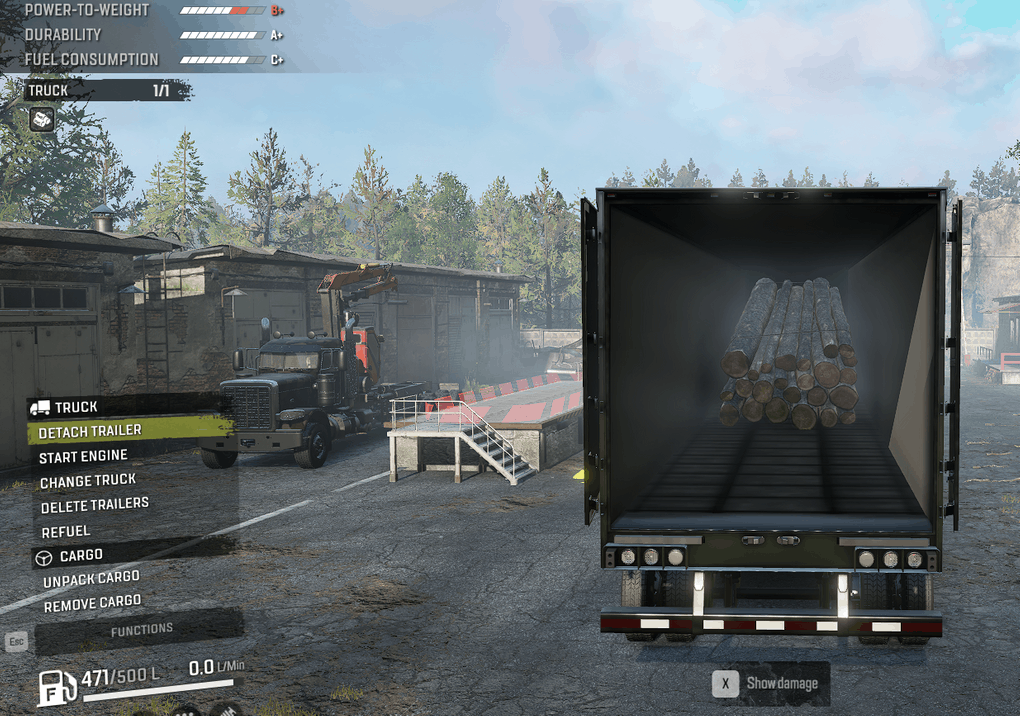Select the Refuel option
This screenshot has height=716, width=1020.
click(66, 531)
